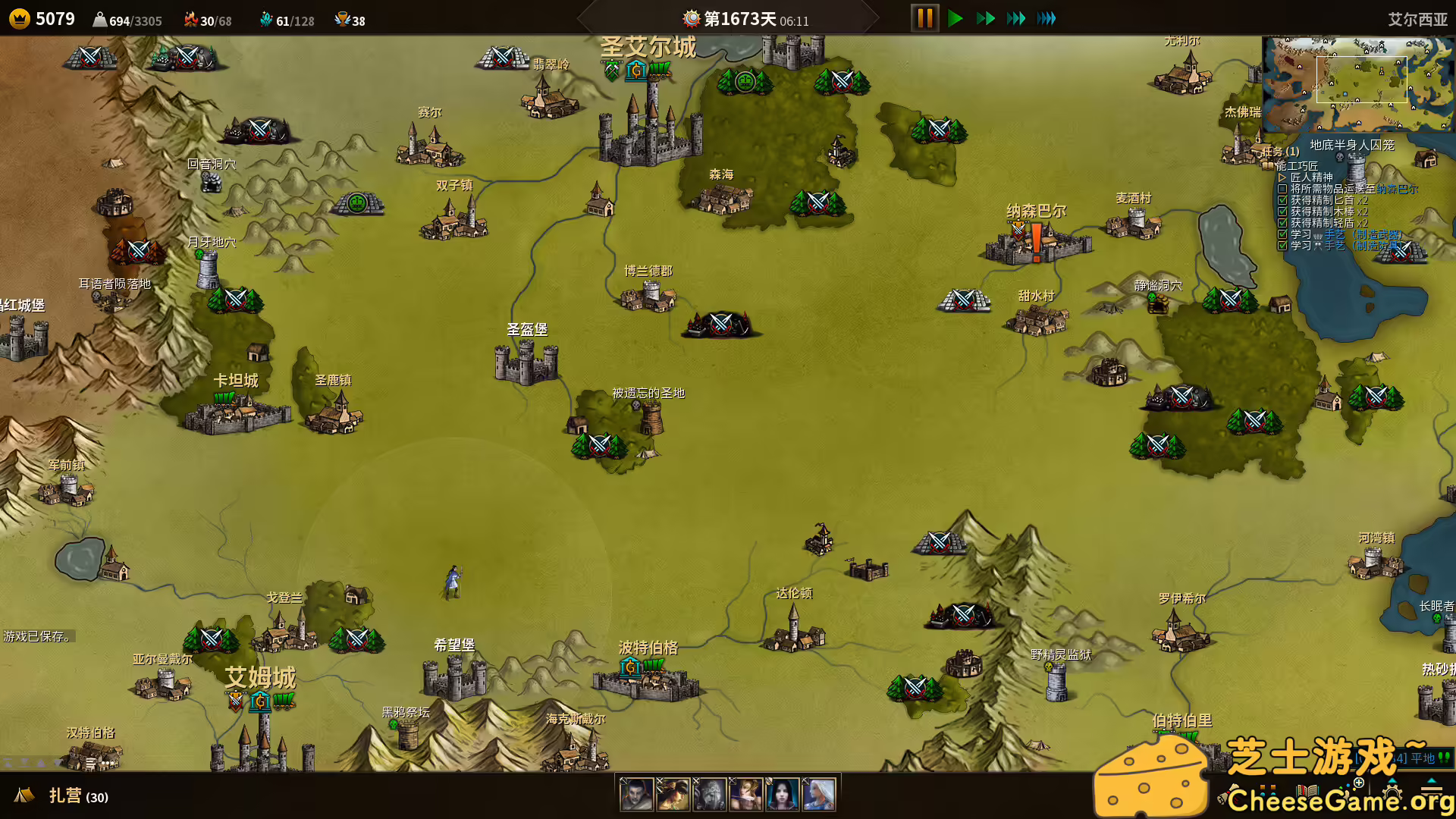
Task: Select the white-haired woman portrait
Action: (818, 794)
